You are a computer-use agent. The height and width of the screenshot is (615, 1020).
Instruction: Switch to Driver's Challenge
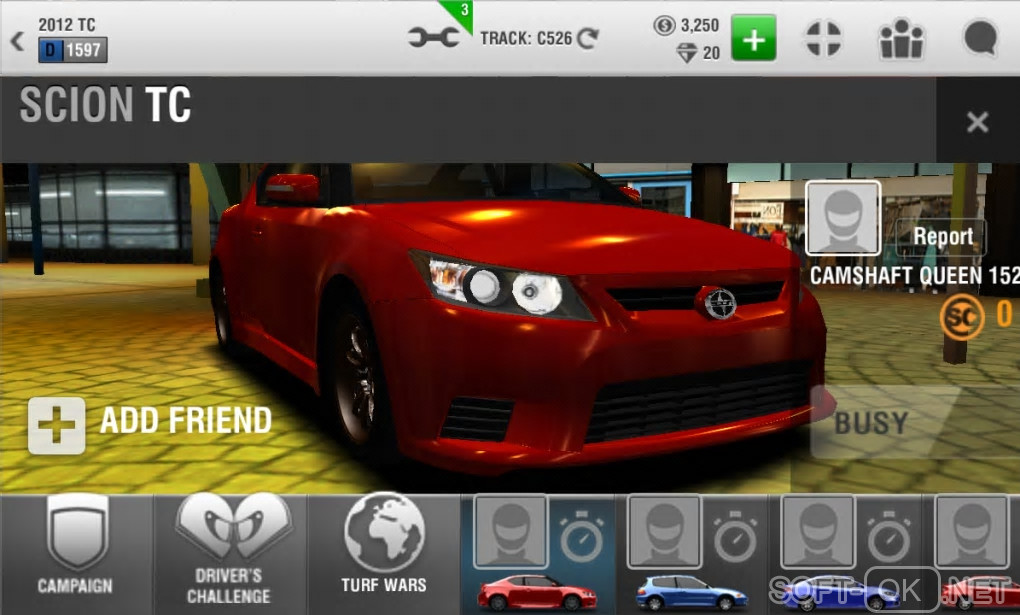point(230,553)
